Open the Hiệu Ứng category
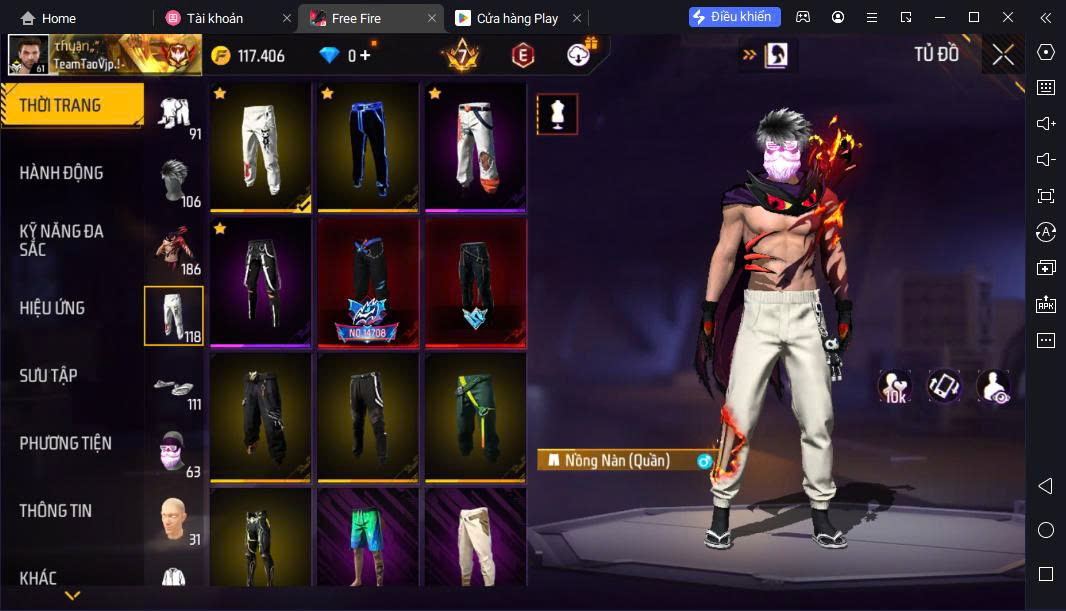Image resolution: width=1066 pixels, height=611 pixels. [52, 308]
